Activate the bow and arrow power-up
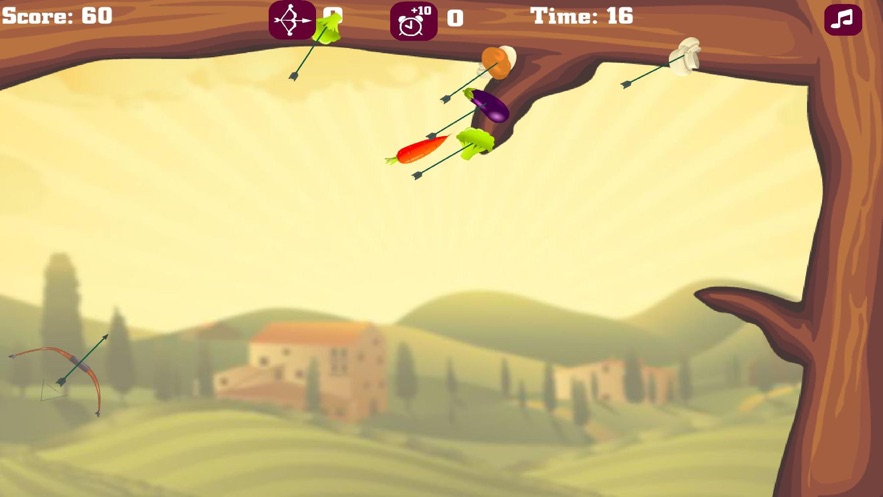 tap(292, 20)
